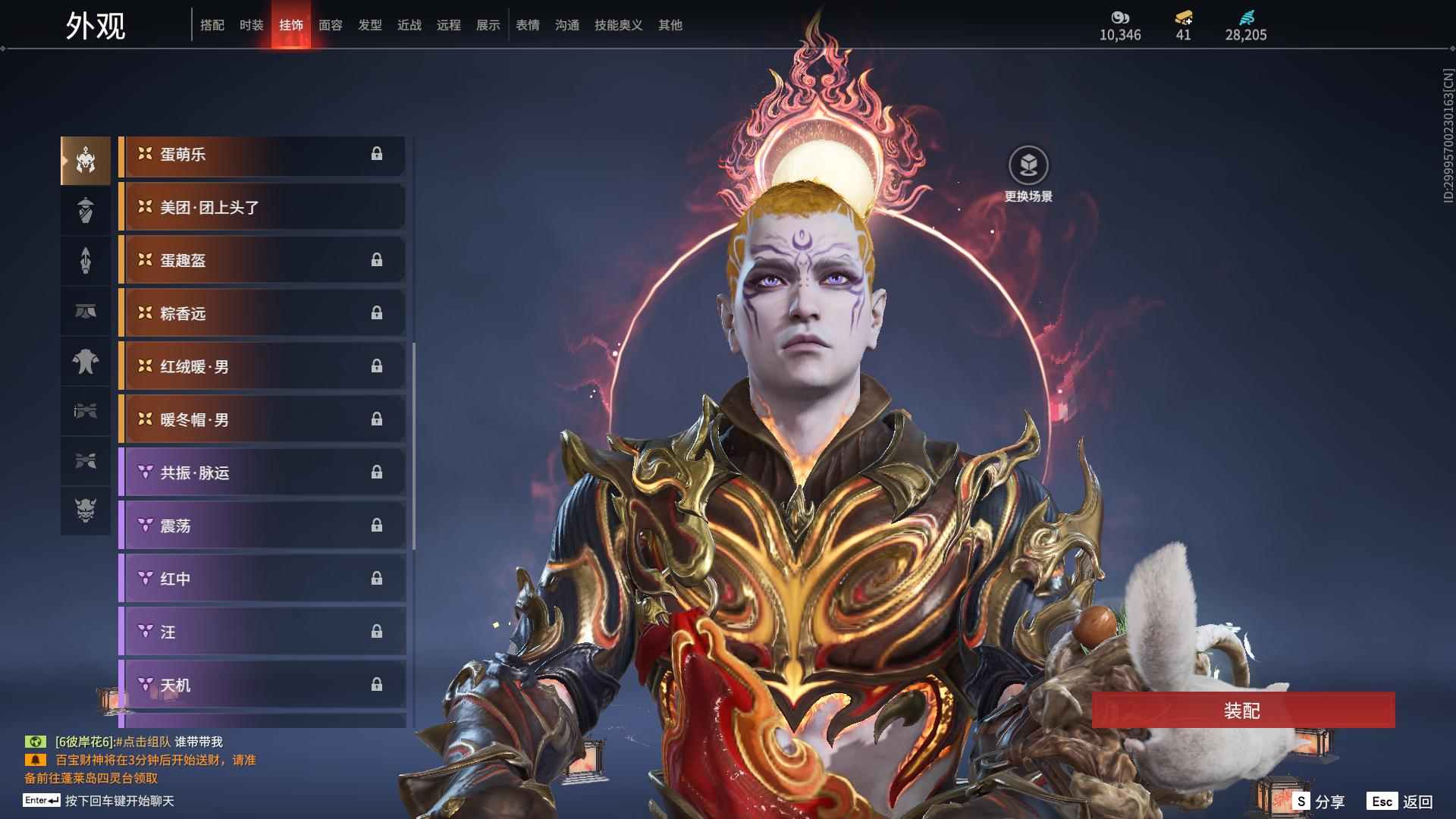Screen dimensions: 1456x819
Task: Select the locked 蛋萌乐 accessory
Action: pyautogui.click(x=262, y=155)
